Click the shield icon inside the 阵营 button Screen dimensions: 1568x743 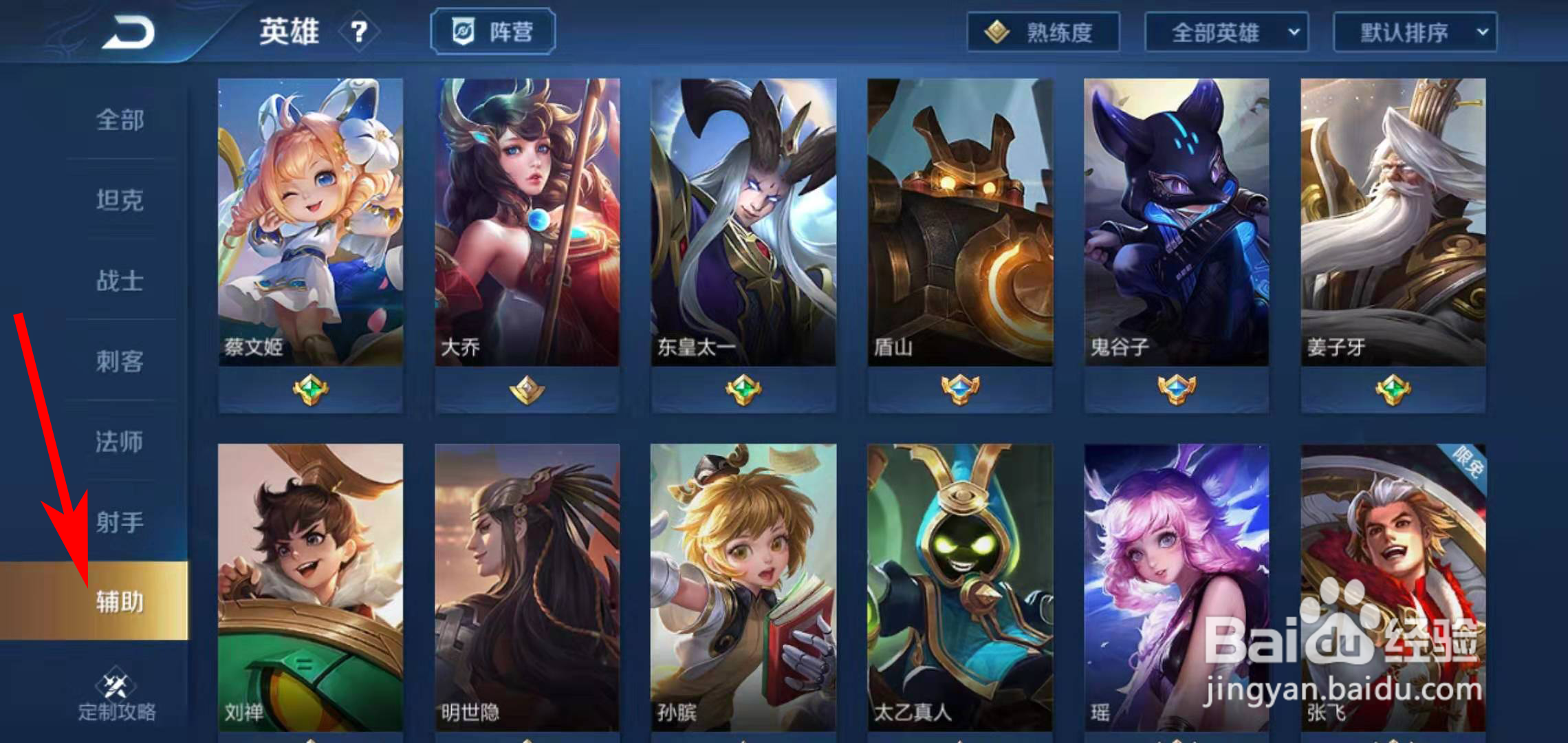coord(461,30)
